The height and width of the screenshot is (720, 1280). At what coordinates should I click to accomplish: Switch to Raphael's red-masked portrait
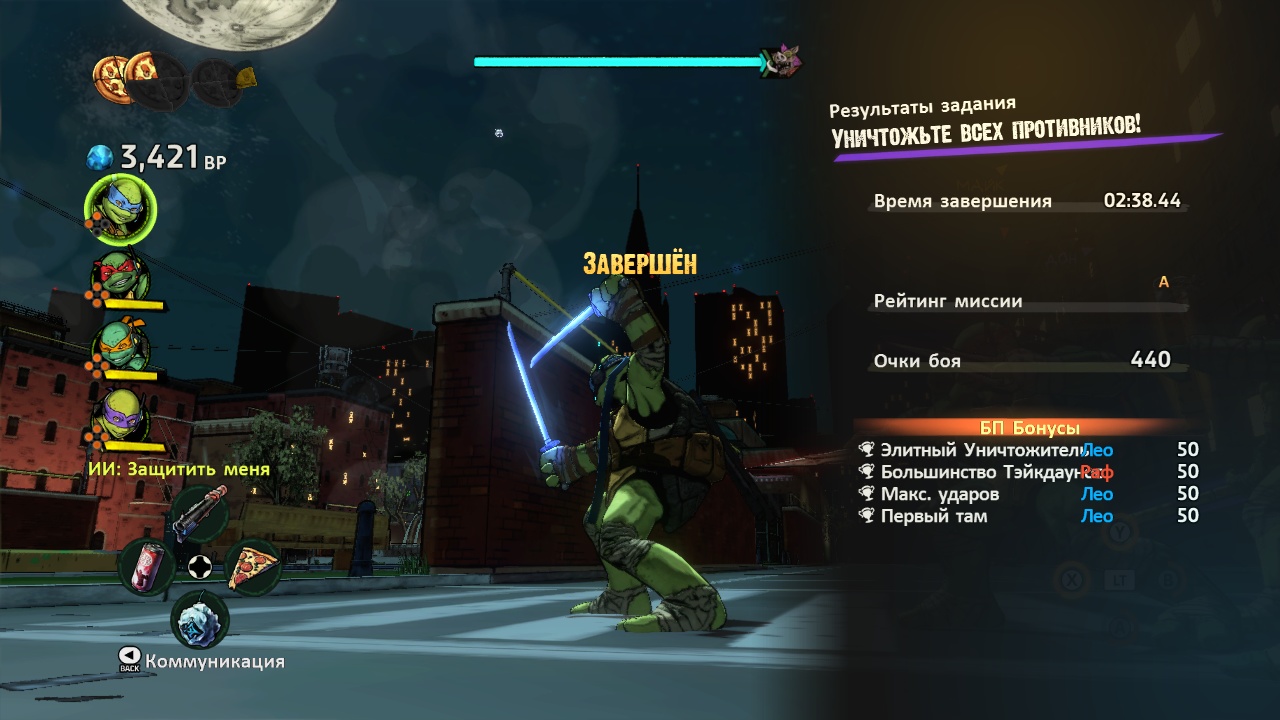tap(122, 276)
